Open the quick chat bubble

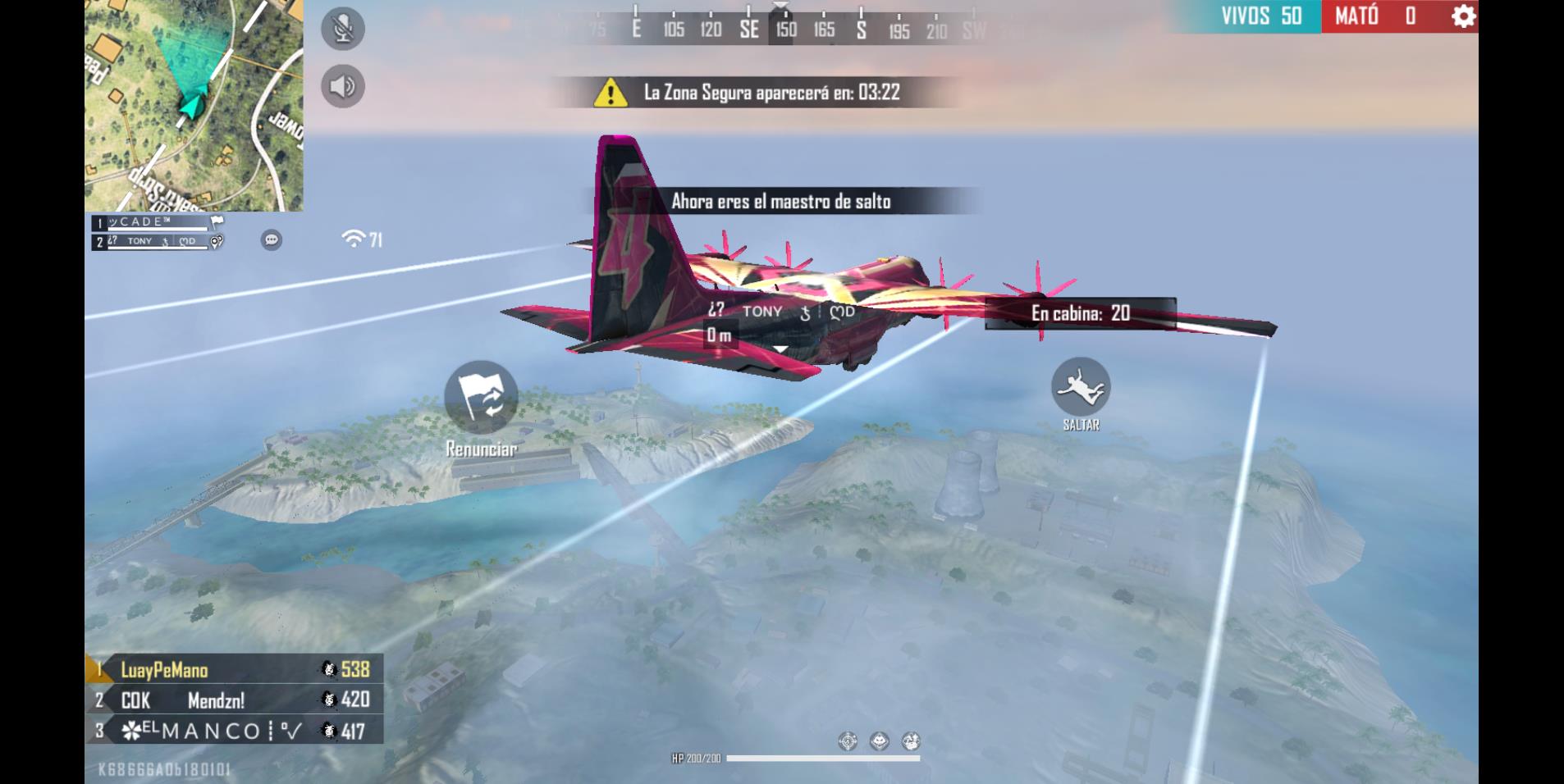click(272, 239)
